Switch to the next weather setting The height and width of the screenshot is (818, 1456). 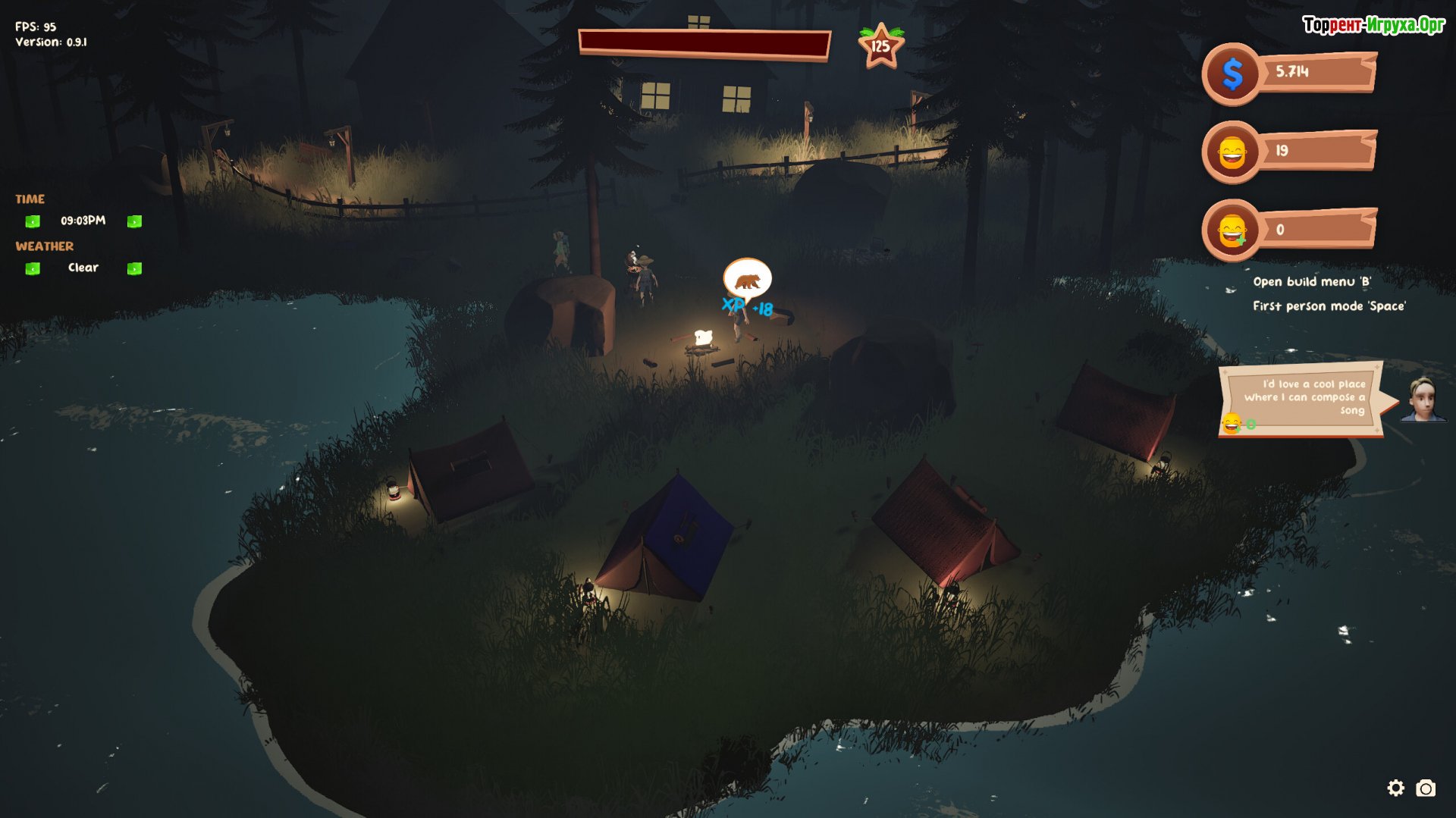tap(134, 268)
